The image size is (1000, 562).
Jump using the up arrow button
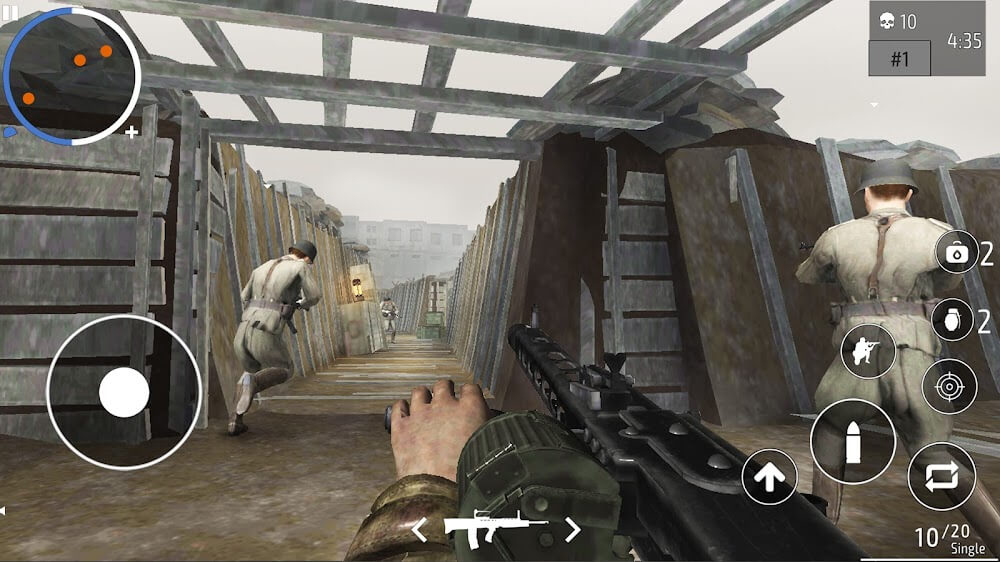point(769,477)
